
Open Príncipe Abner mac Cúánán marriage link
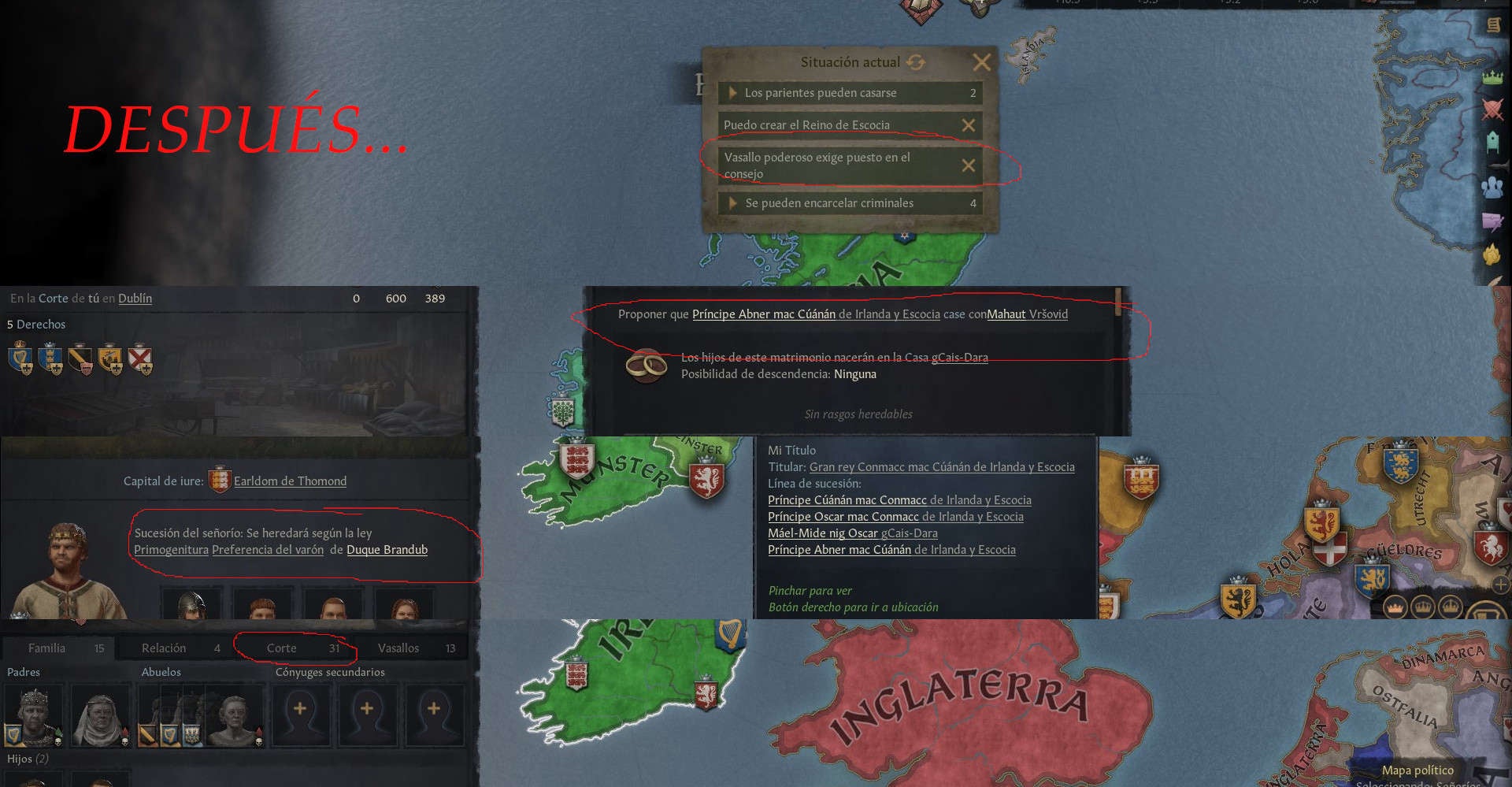[763, 314]
